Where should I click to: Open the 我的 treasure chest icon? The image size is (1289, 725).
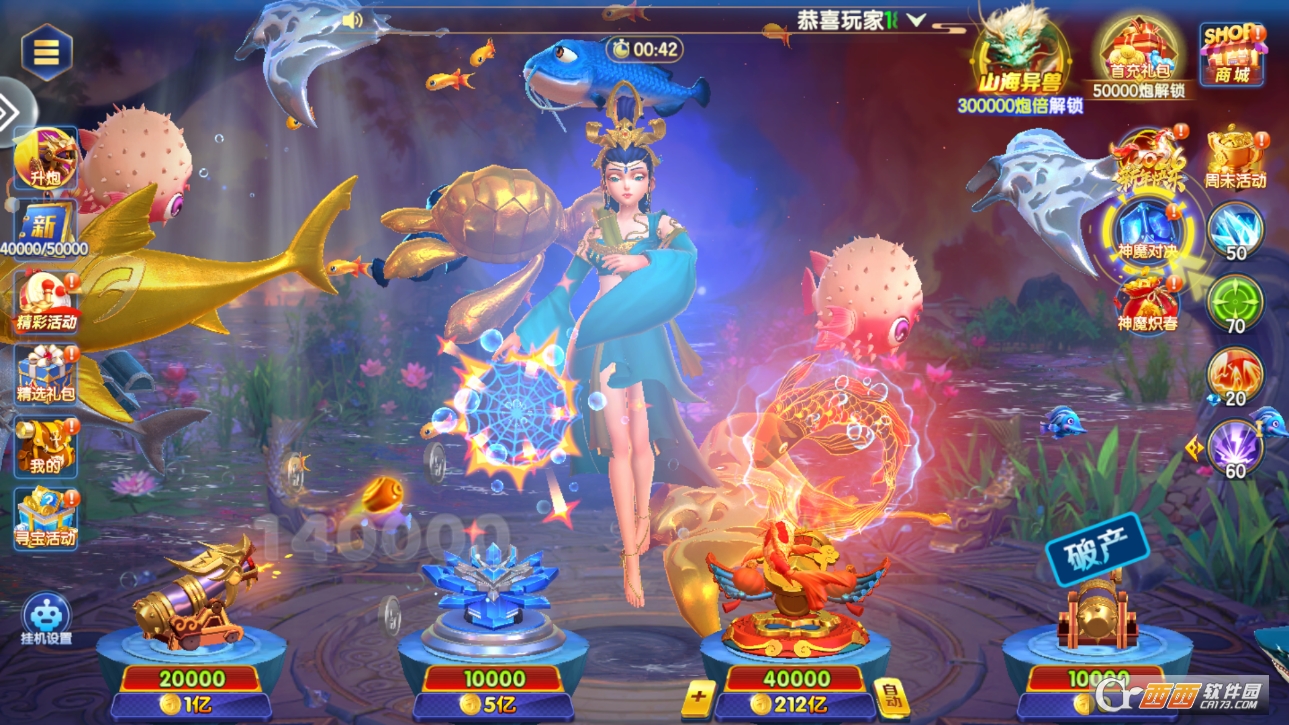46,445
